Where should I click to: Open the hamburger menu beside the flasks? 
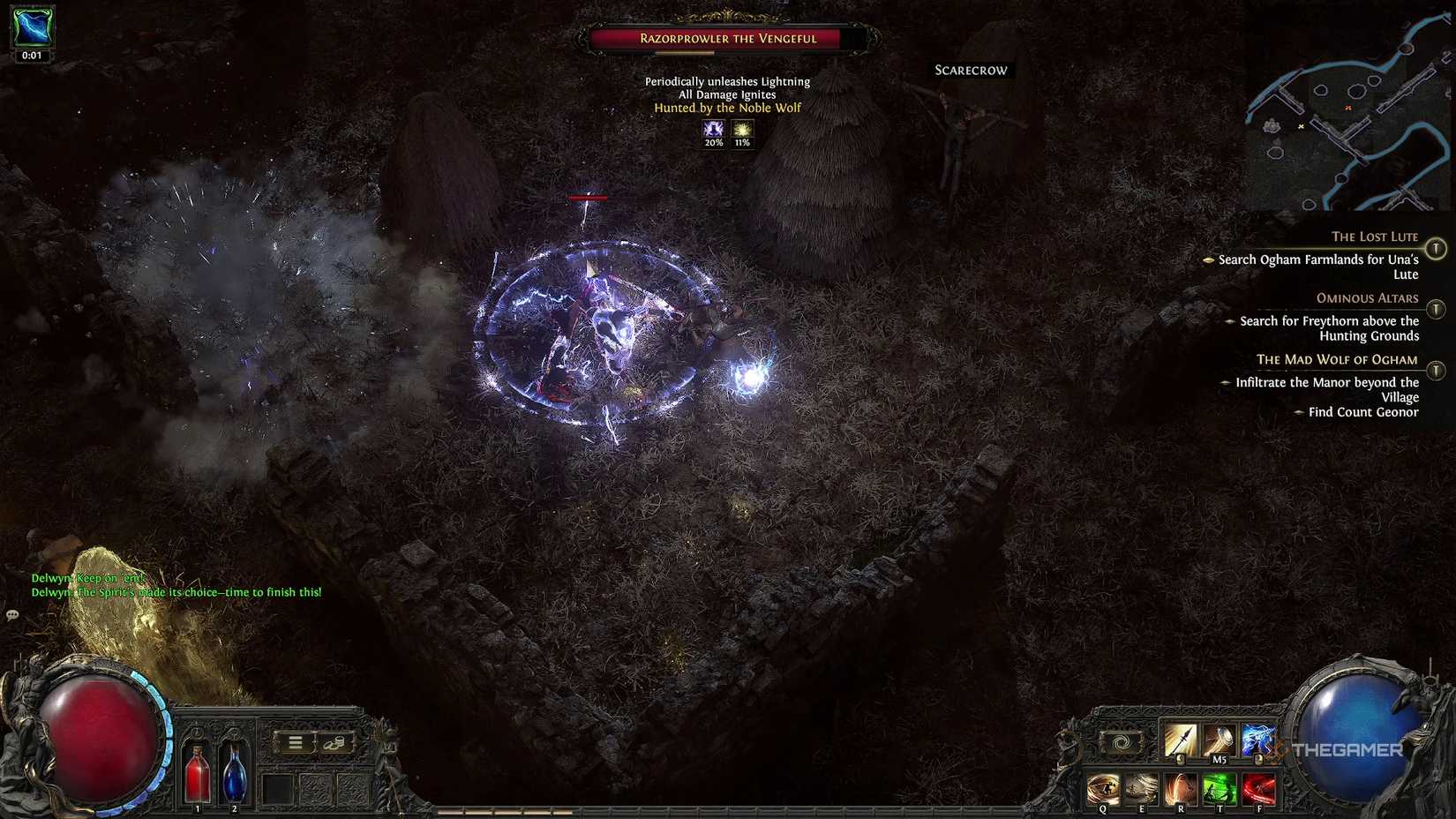coord(295,742)
